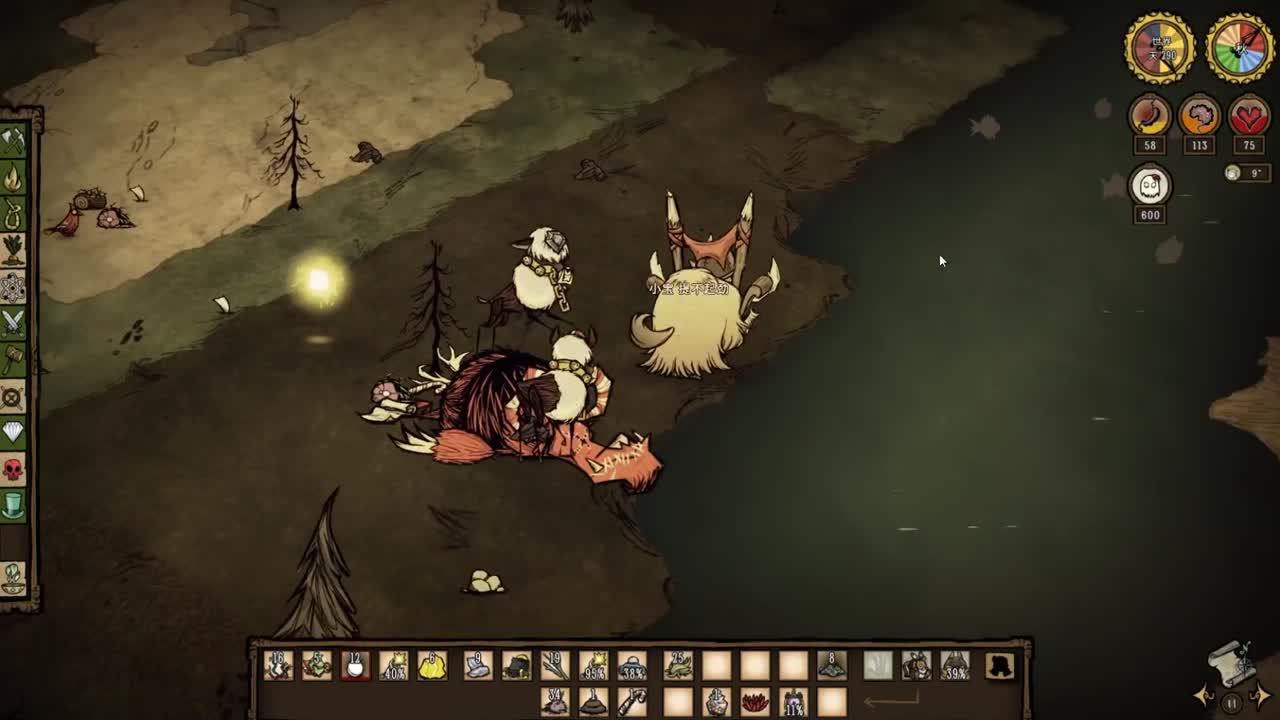Open the Magic red skull crafting tab
The width and height of the screenshot is (1280, 720).
coord(13,469)
